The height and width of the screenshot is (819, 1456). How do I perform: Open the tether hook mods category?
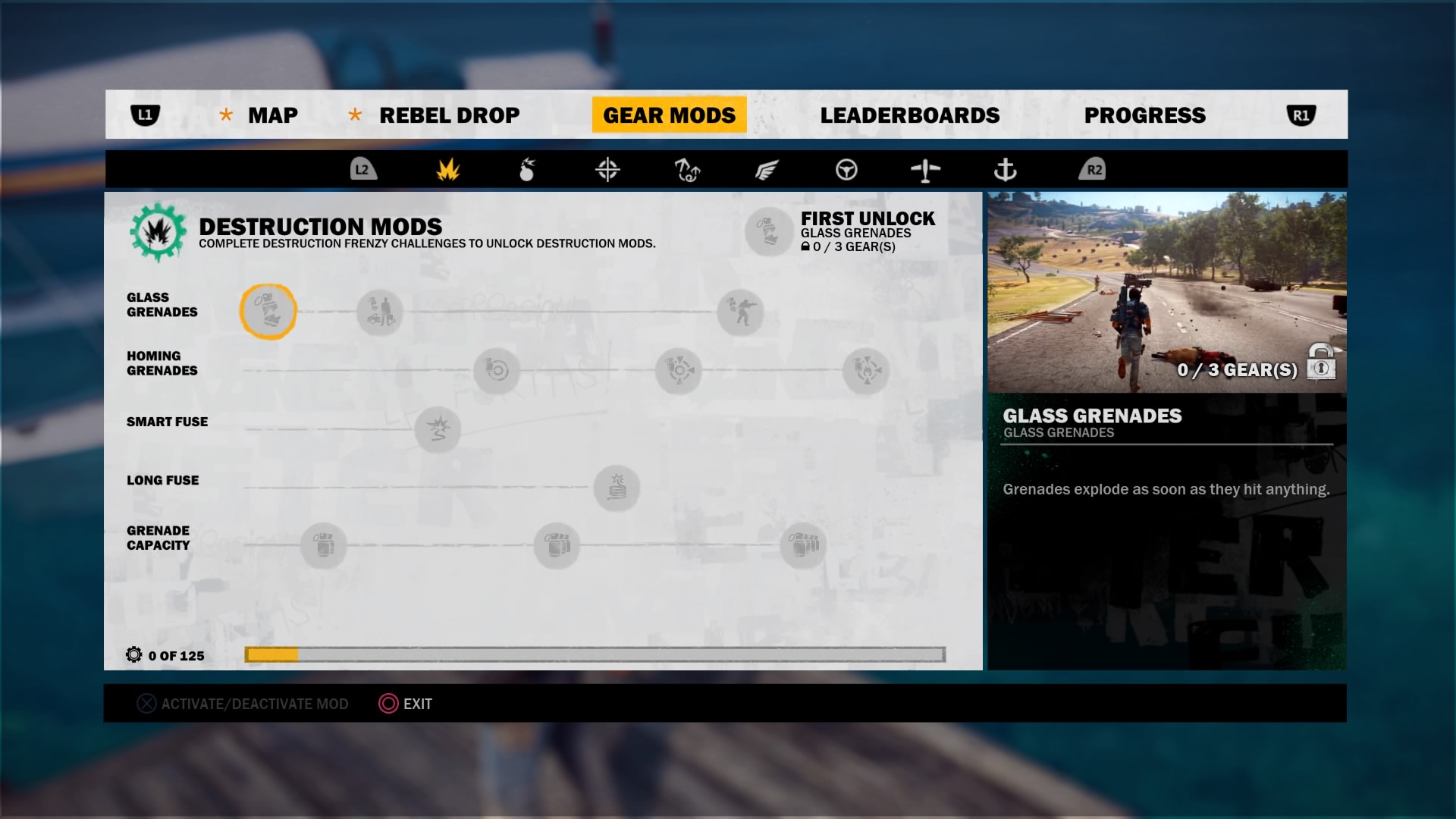[x=687, y=170]
